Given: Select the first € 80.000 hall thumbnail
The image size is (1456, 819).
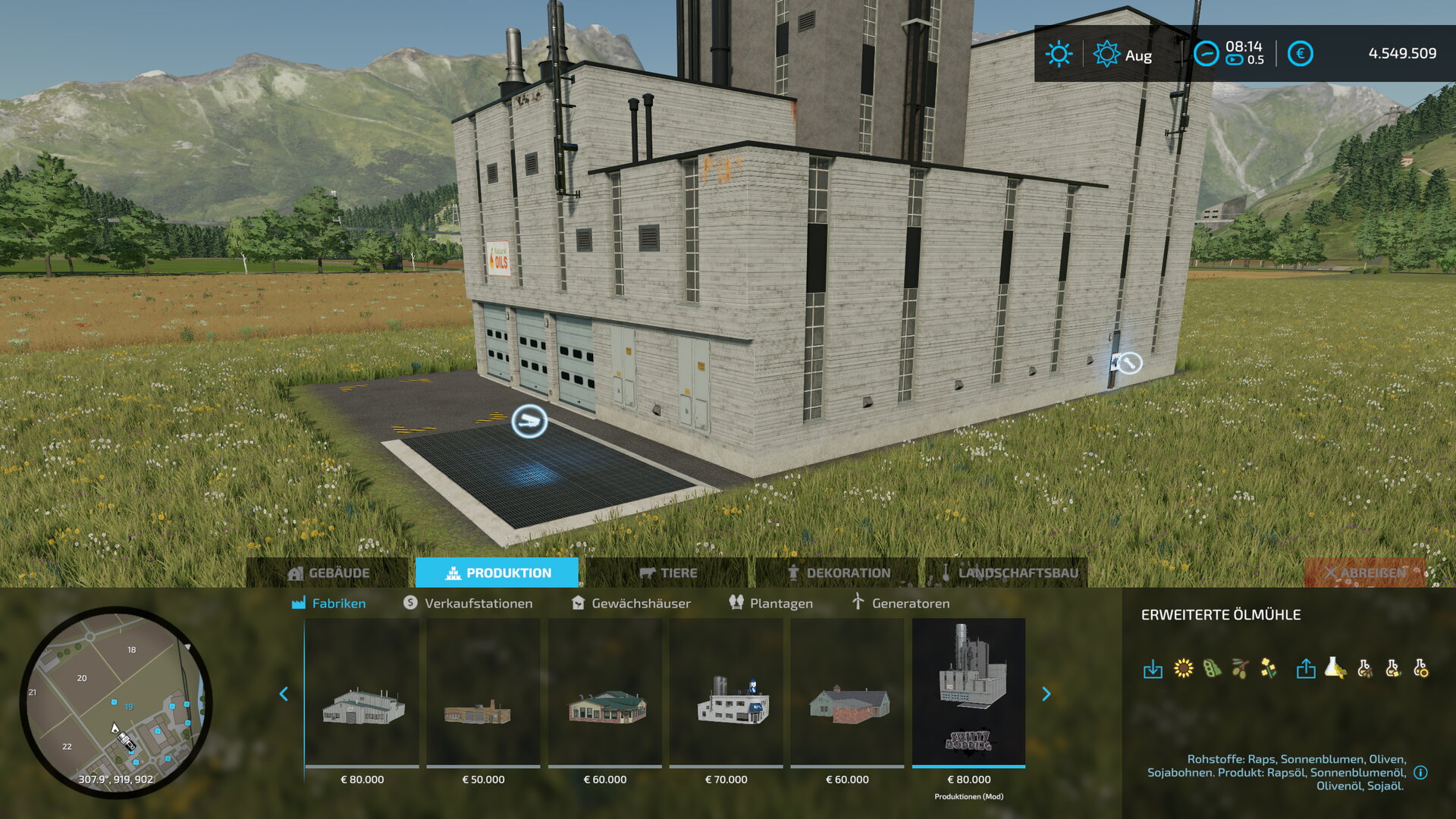Looking at the screenshot, I should click(362, 692).
